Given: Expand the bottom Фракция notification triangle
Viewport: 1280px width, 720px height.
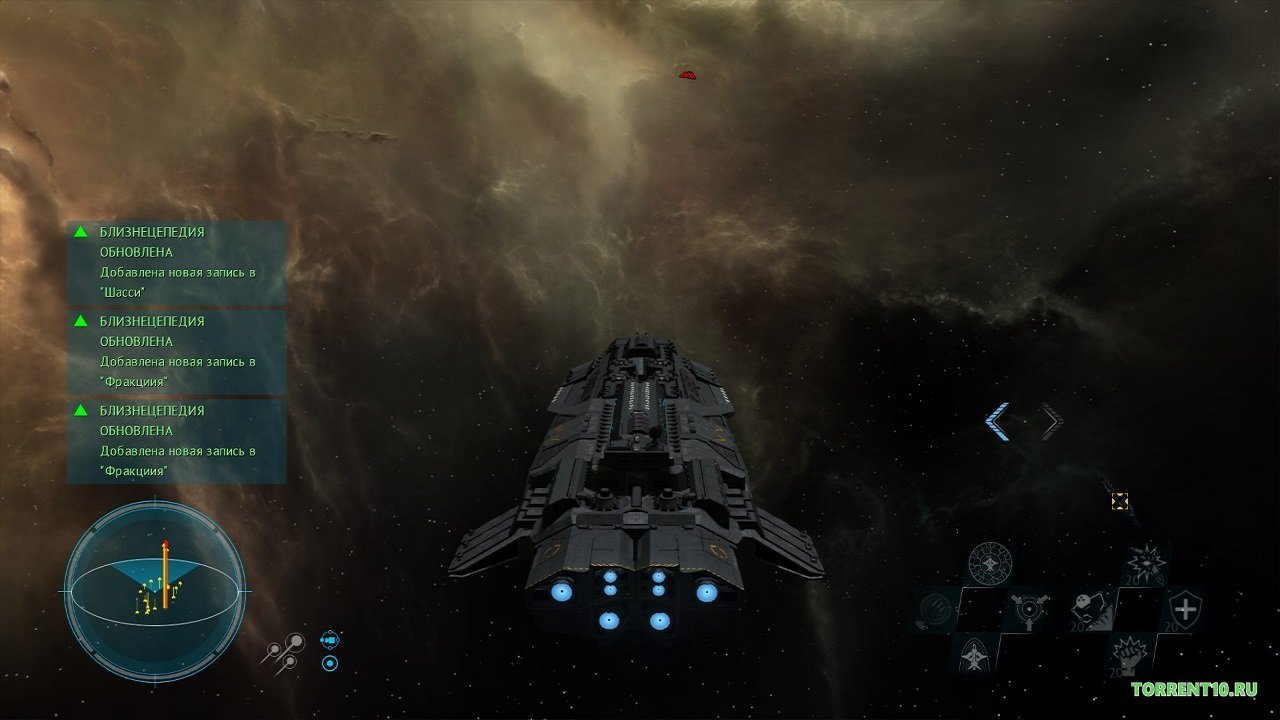Looking at the screenshot, I should tap(81, 410).
